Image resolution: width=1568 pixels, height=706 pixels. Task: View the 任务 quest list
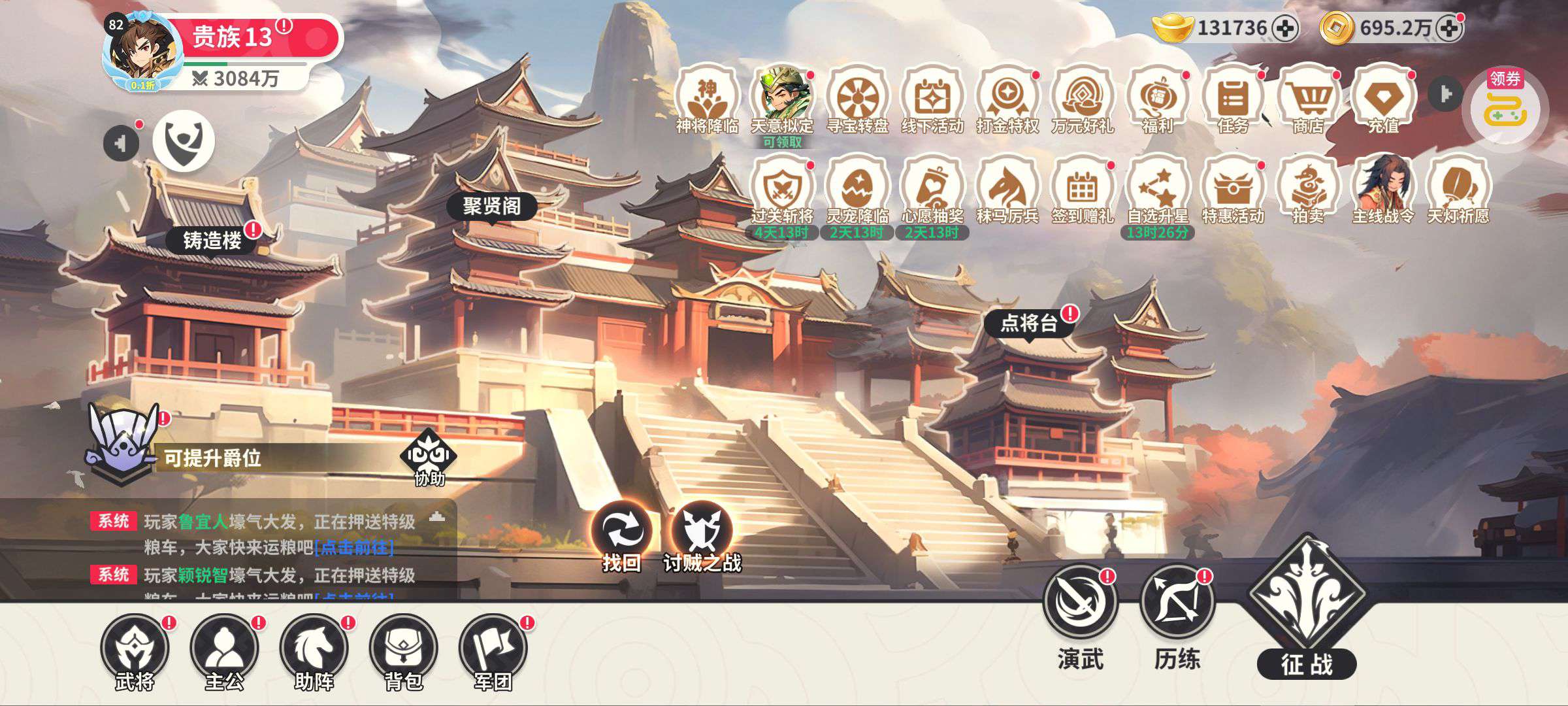coord(1233,99)
